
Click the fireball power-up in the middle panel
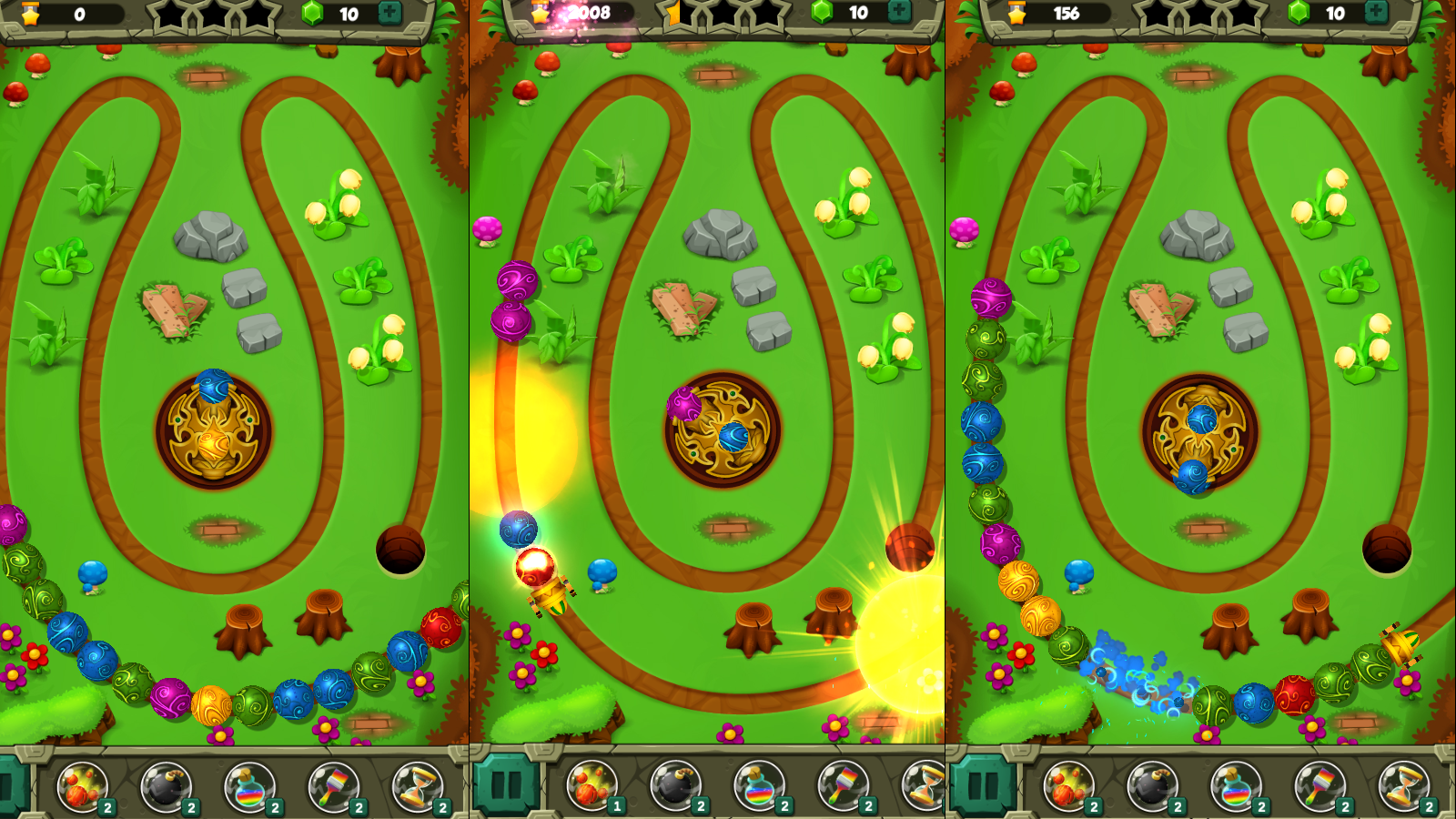pos(590,786)
